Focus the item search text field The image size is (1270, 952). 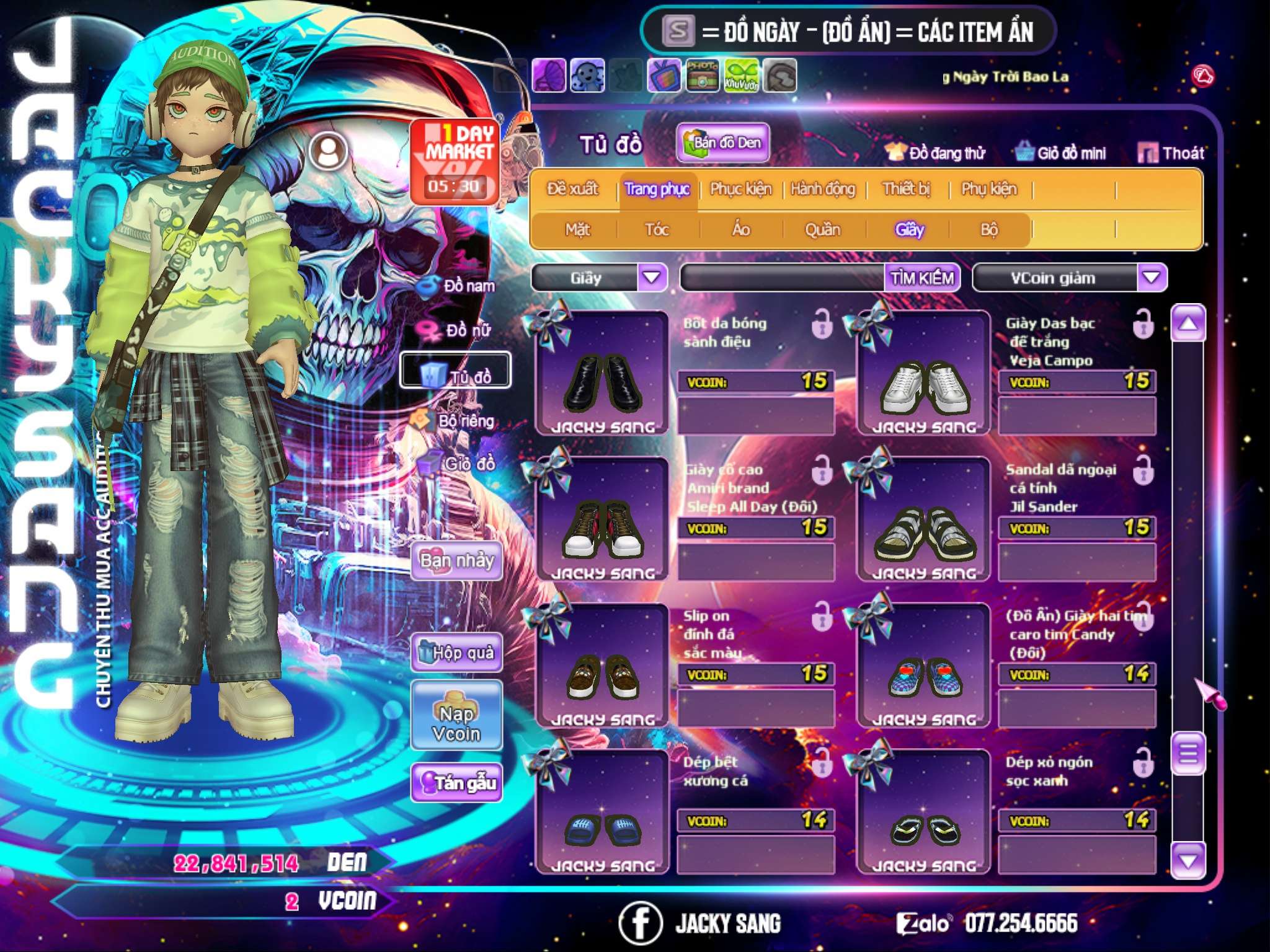click(x=783, y=278)
